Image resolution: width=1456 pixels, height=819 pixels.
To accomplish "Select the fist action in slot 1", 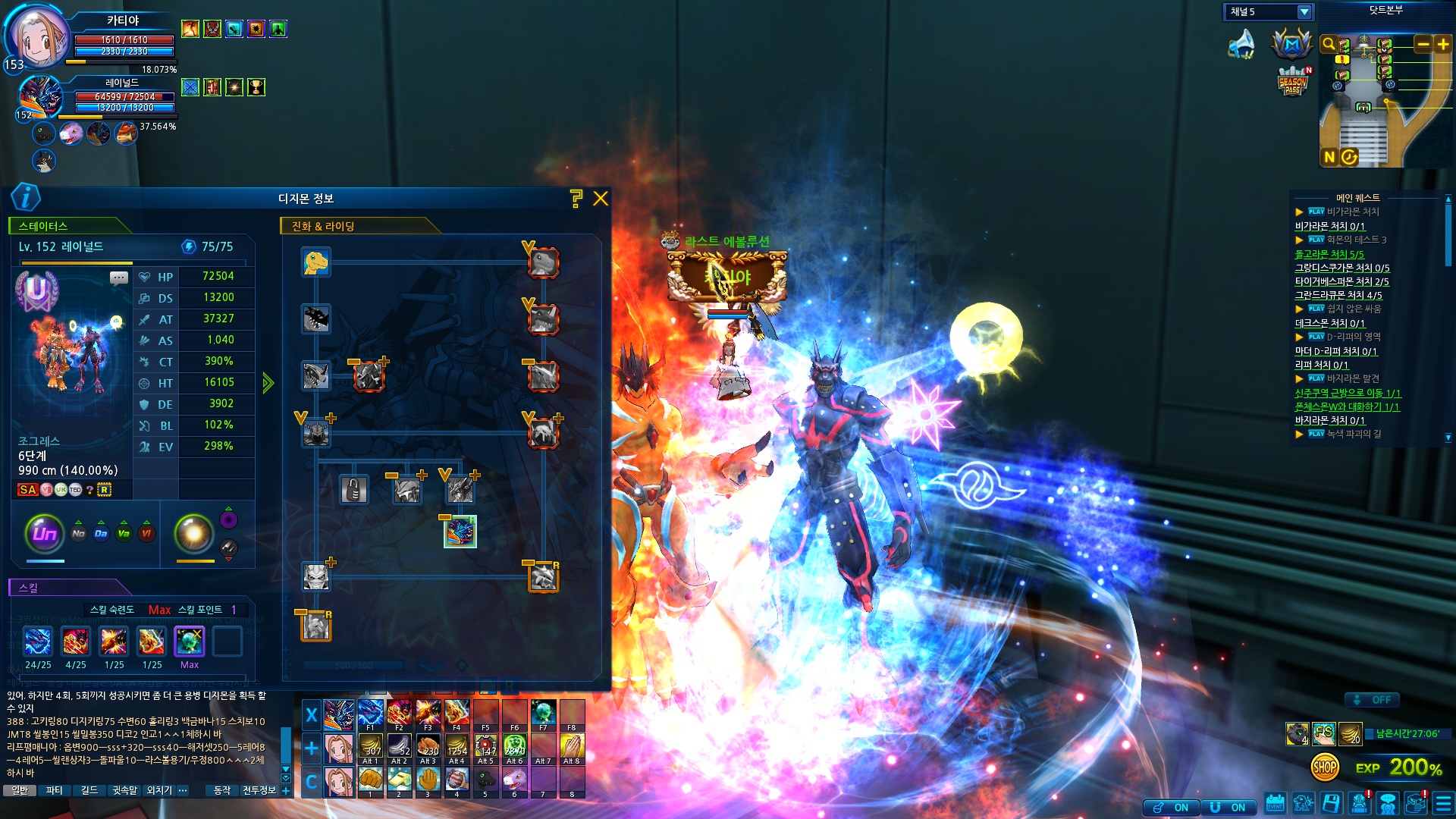I will [x=370, y=780].
